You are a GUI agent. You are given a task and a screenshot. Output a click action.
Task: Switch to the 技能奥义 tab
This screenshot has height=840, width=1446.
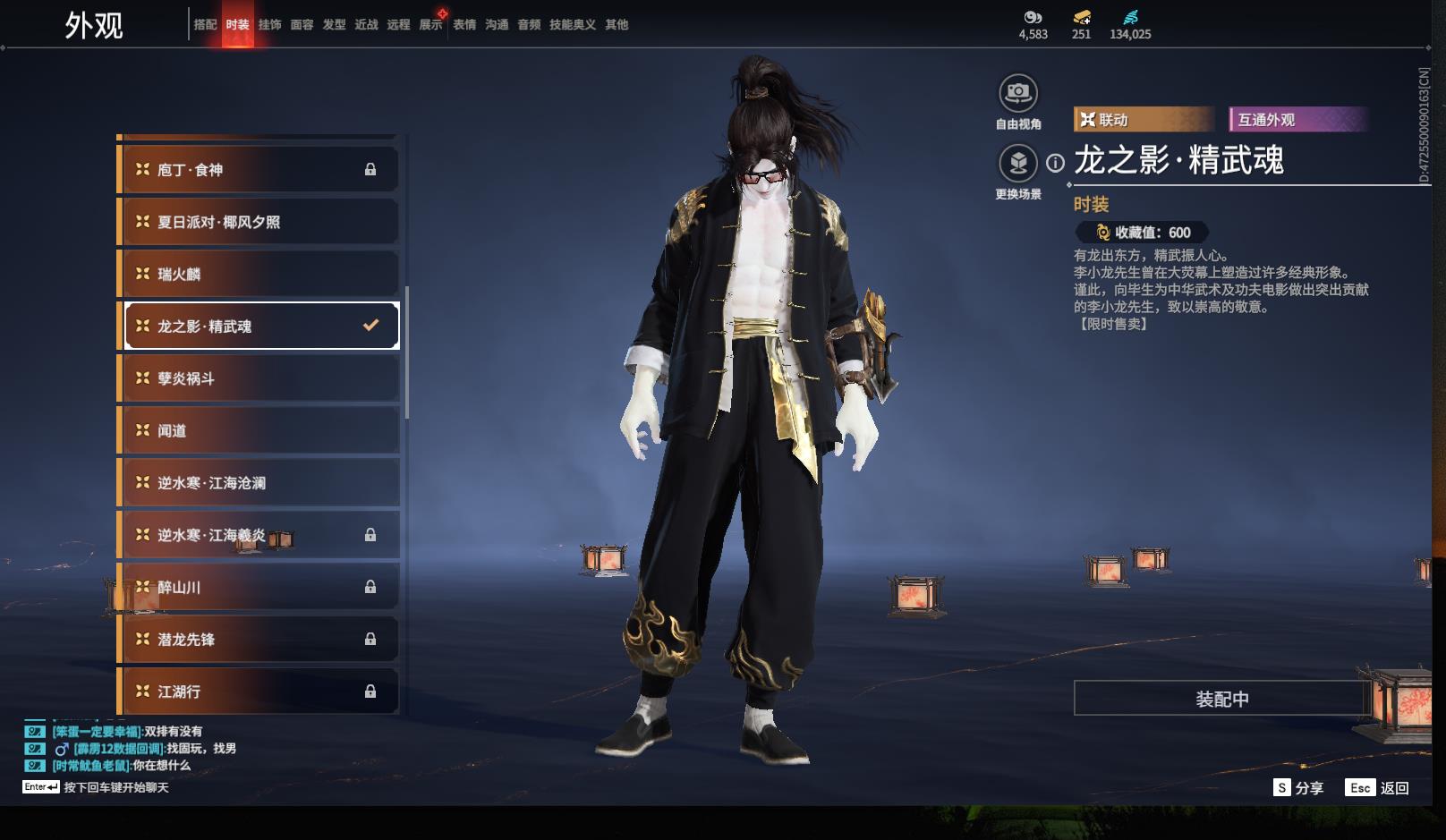tap(572, 25)
